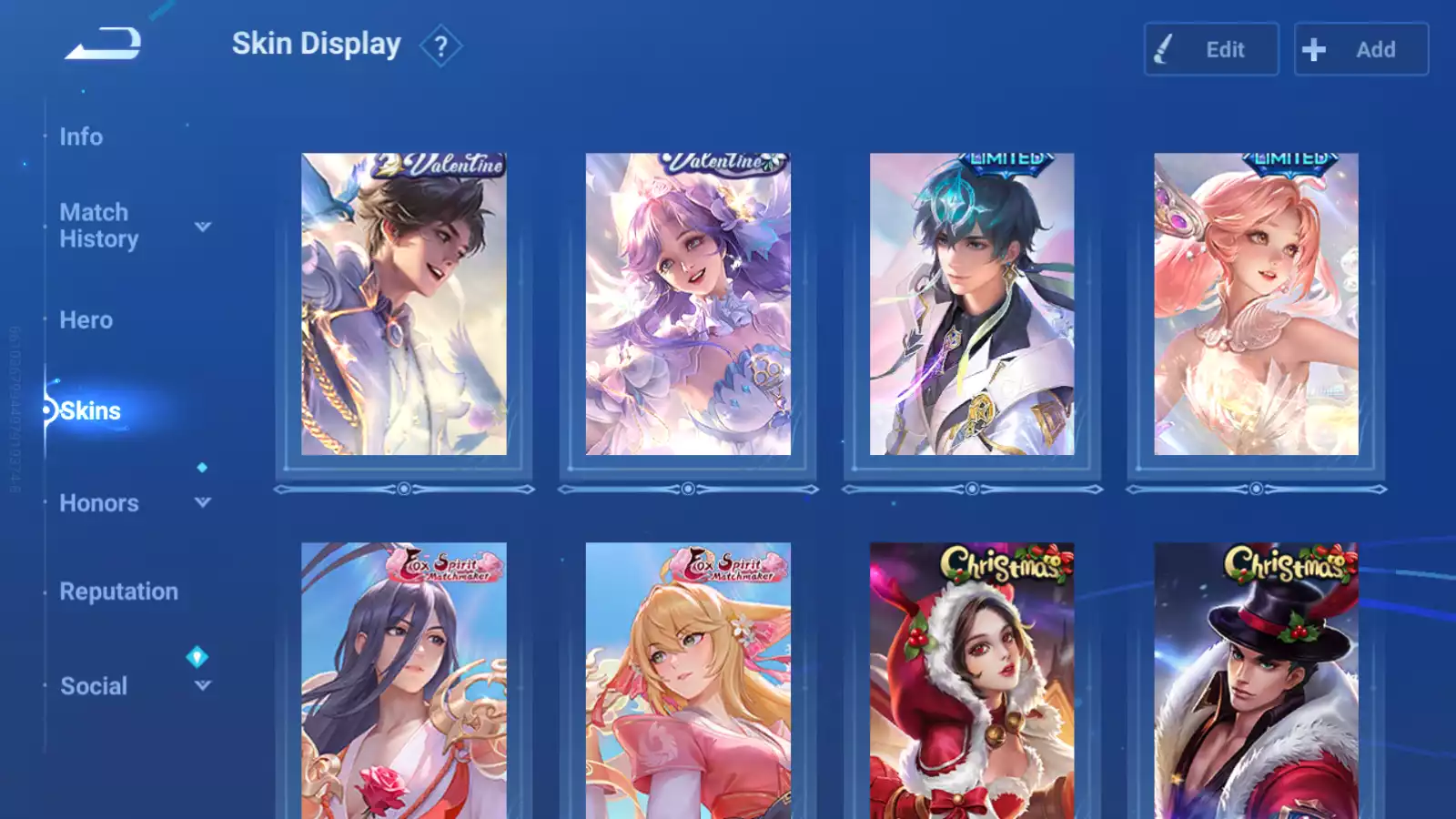Expand the Match History dropdown arrow
This screenshot has height=819, width=1456.
coord(203,227)
